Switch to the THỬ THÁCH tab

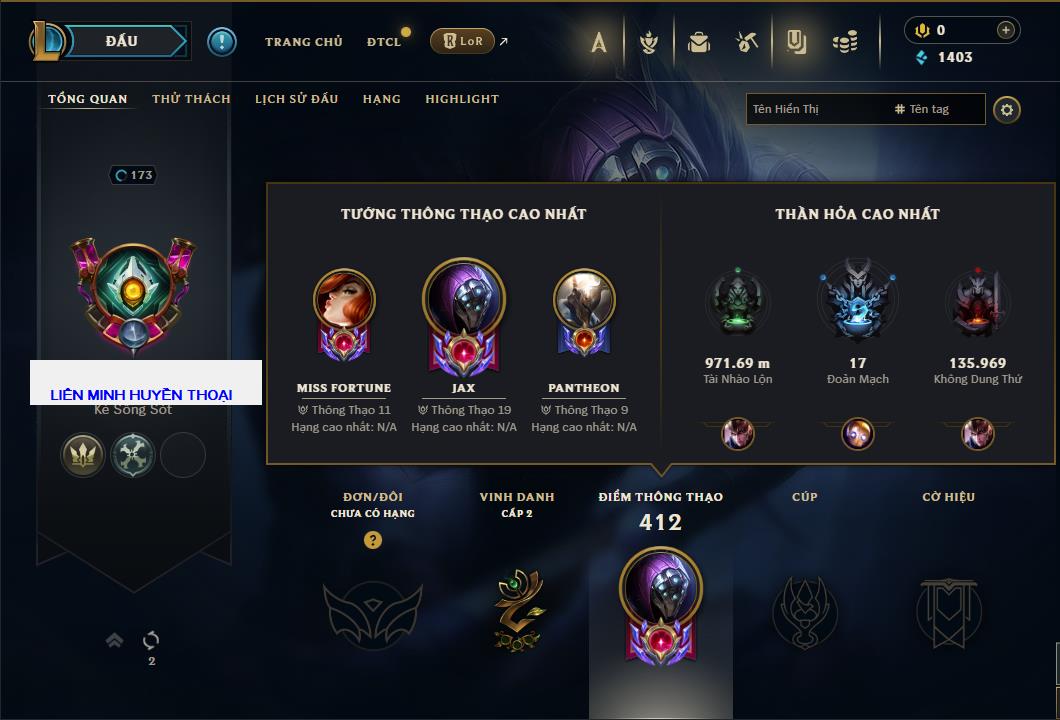191,99
